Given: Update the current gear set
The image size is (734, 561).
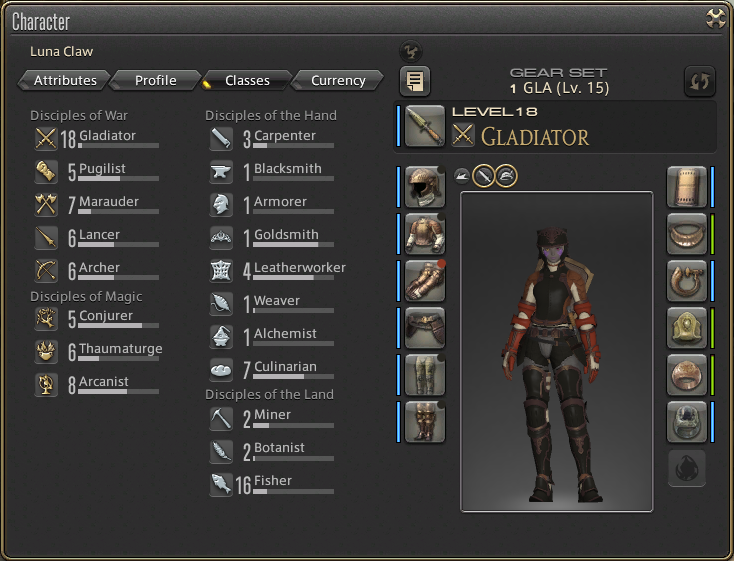Looking at the screenshot, I should point(699,82).
